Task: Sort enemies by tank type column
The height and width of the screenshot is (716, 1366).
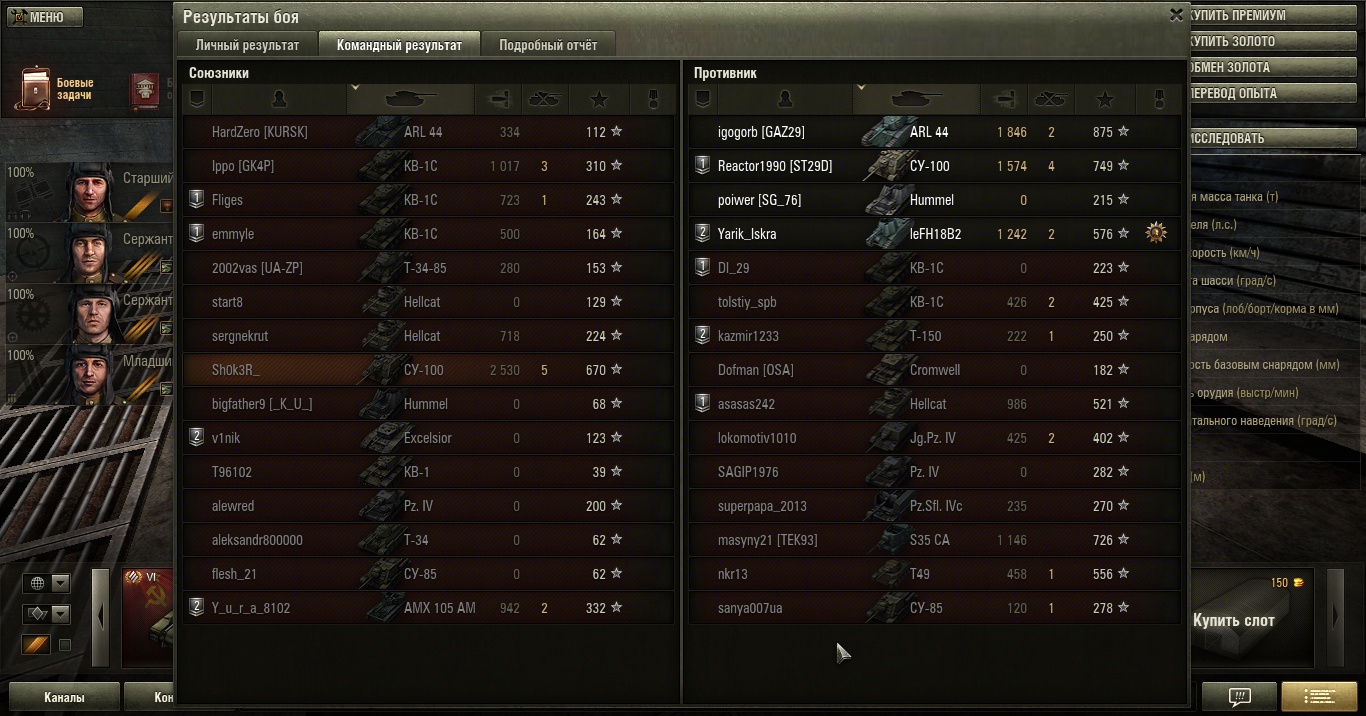Action: 916,99
